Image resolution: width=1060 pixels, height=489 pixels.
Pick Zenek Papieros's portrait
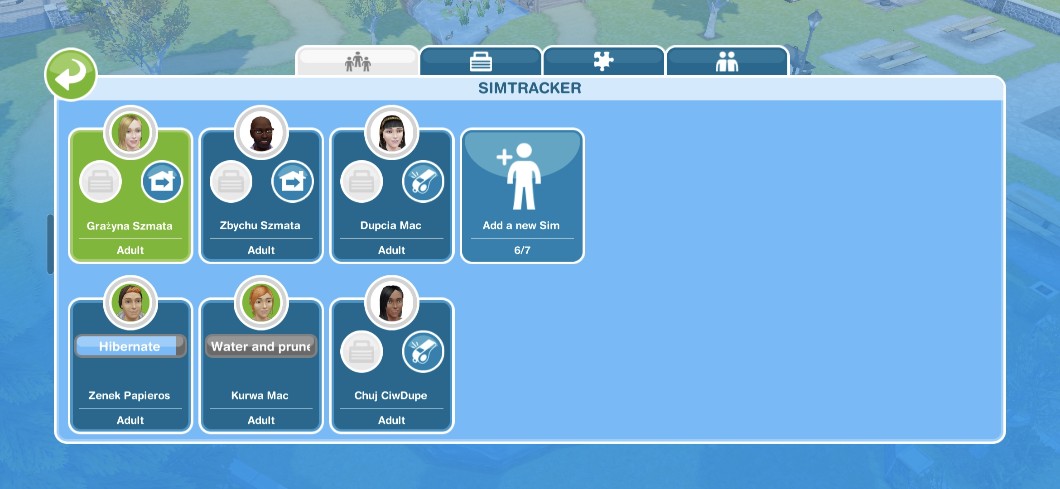[130, 301]
